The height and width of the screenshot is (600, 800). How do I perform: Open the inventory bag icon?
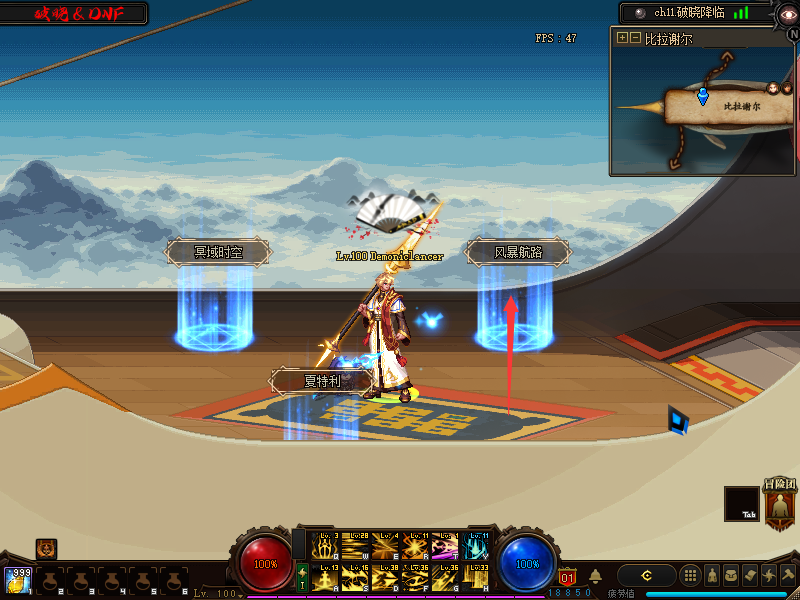point(731,575)
